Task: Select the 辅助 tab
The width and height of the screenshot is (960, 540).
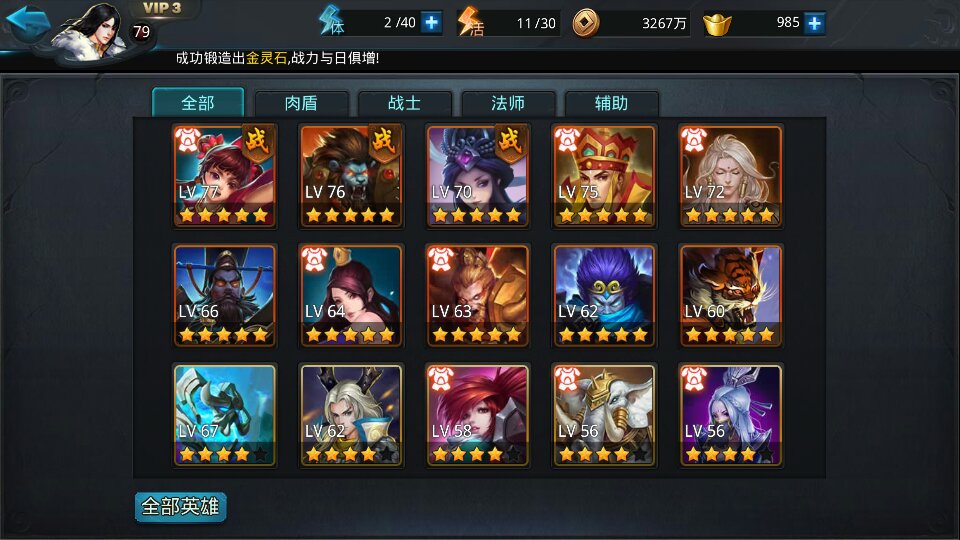Action: pyautogui.click(x=611, y=103)
